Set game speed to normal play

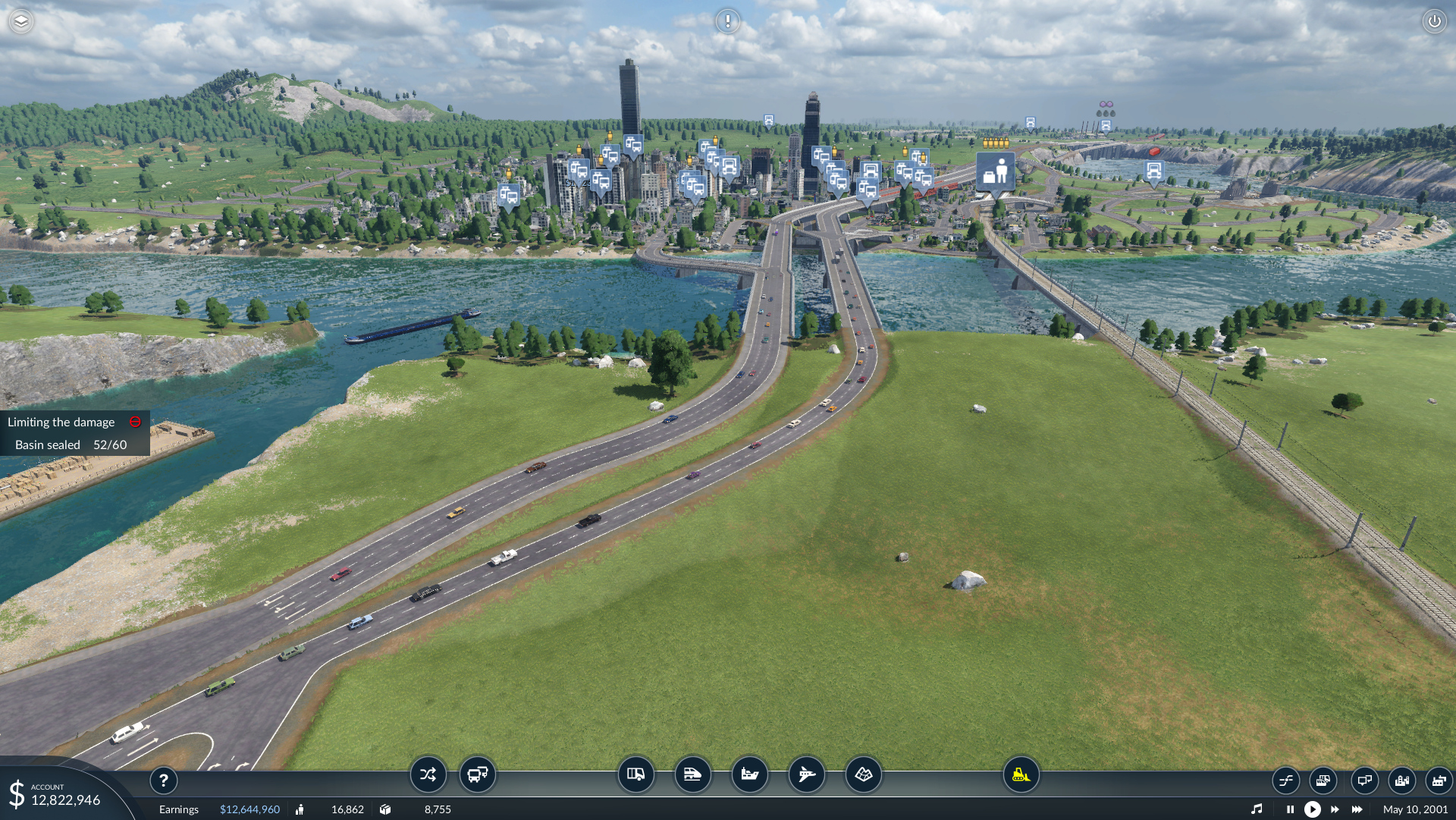point(1312,809)
